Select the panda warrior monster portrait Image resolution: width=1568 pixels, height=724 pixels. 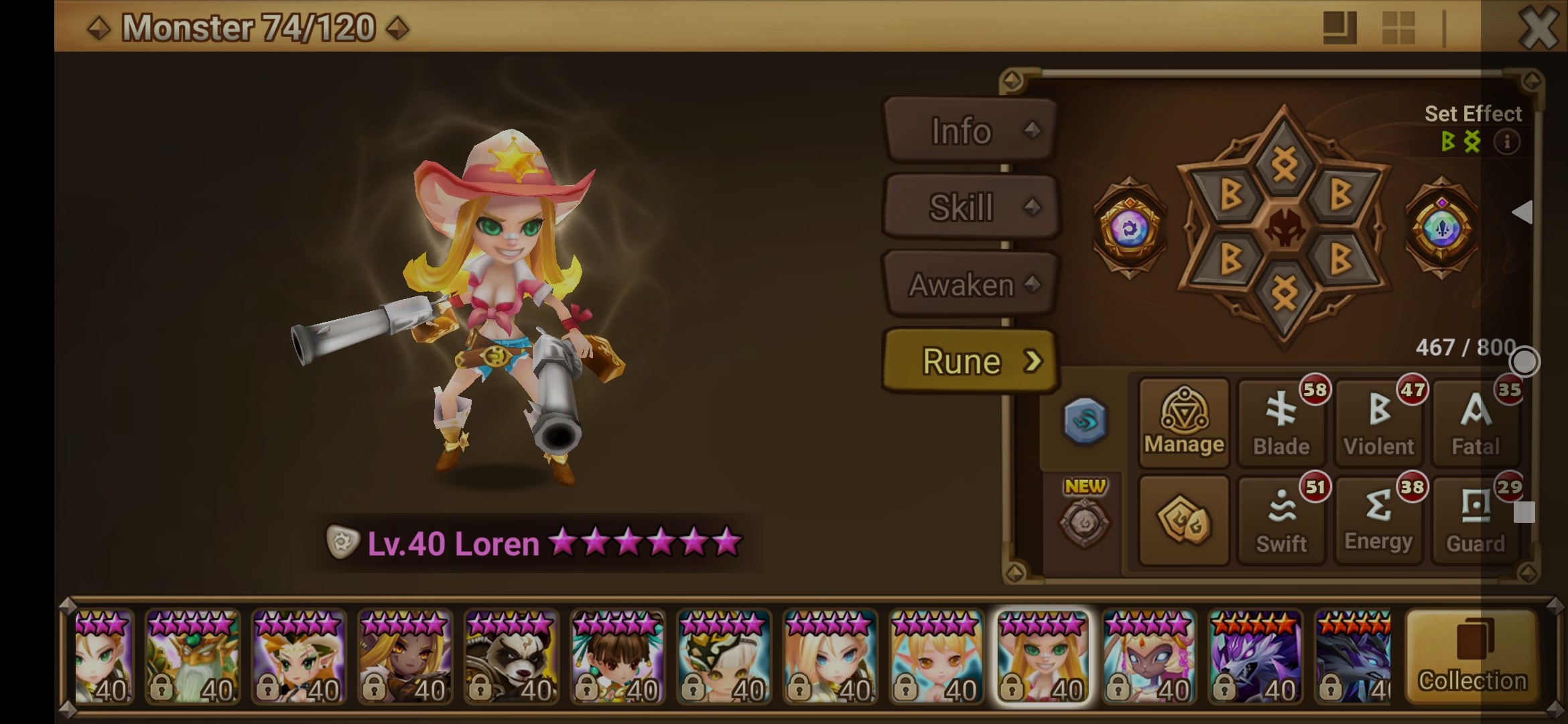(511, 657)
